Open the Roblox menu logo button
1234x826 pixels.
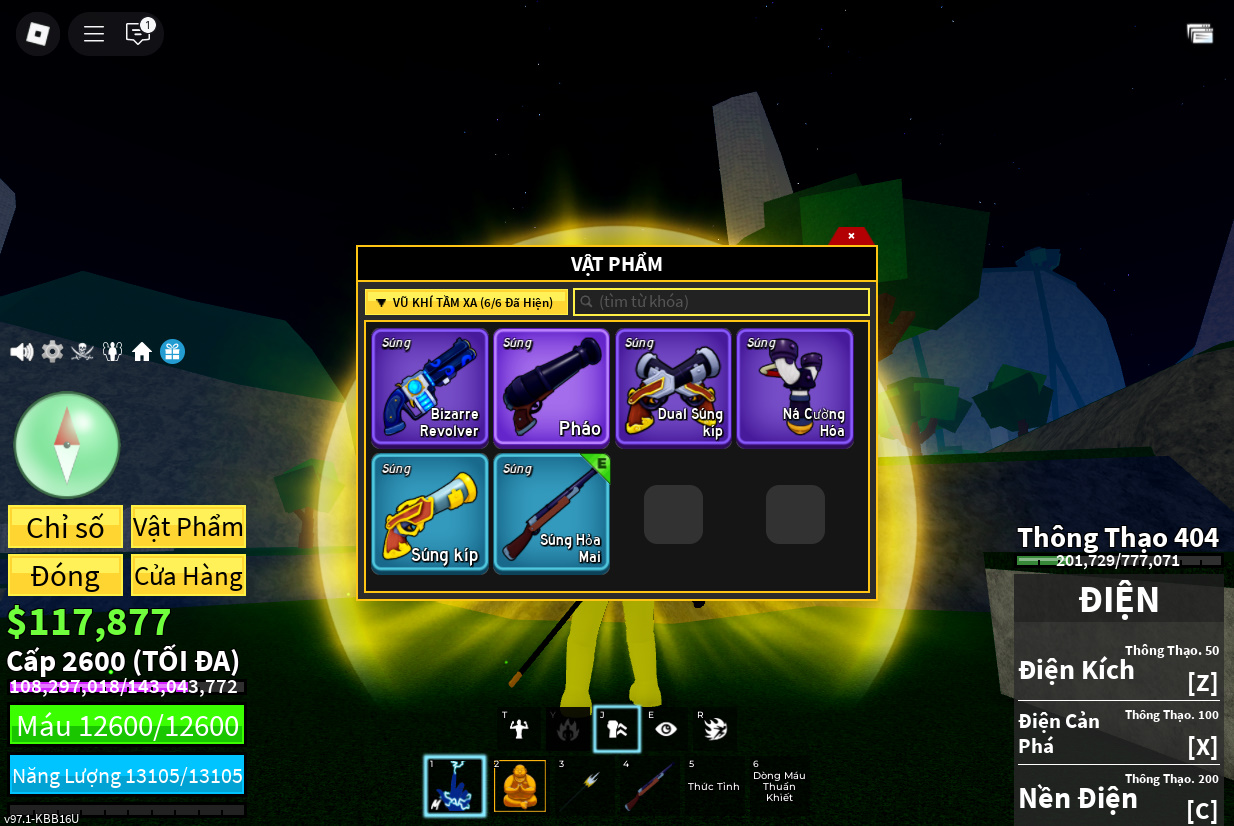tap(38, 34)
